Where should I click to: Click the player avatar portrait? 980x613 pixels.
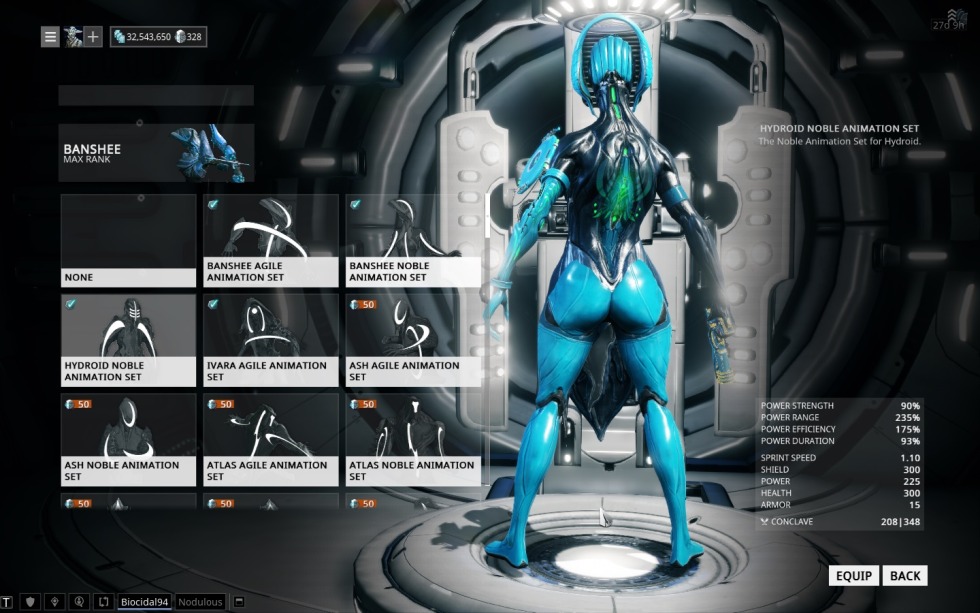coord(72,37)
